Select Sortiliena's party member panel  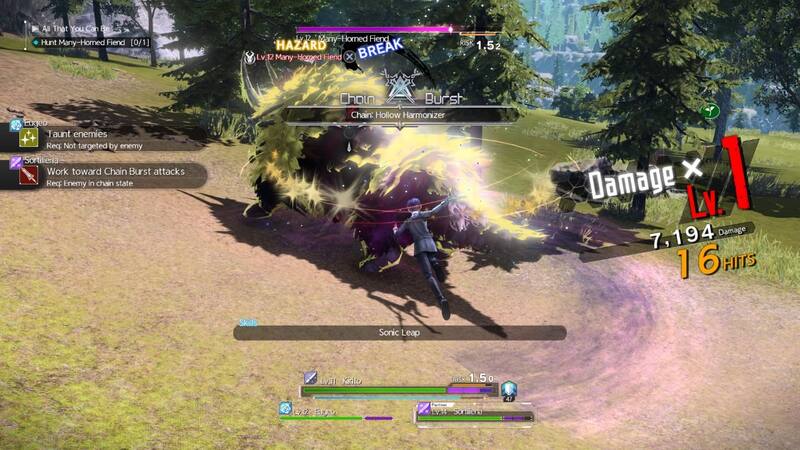474,412
